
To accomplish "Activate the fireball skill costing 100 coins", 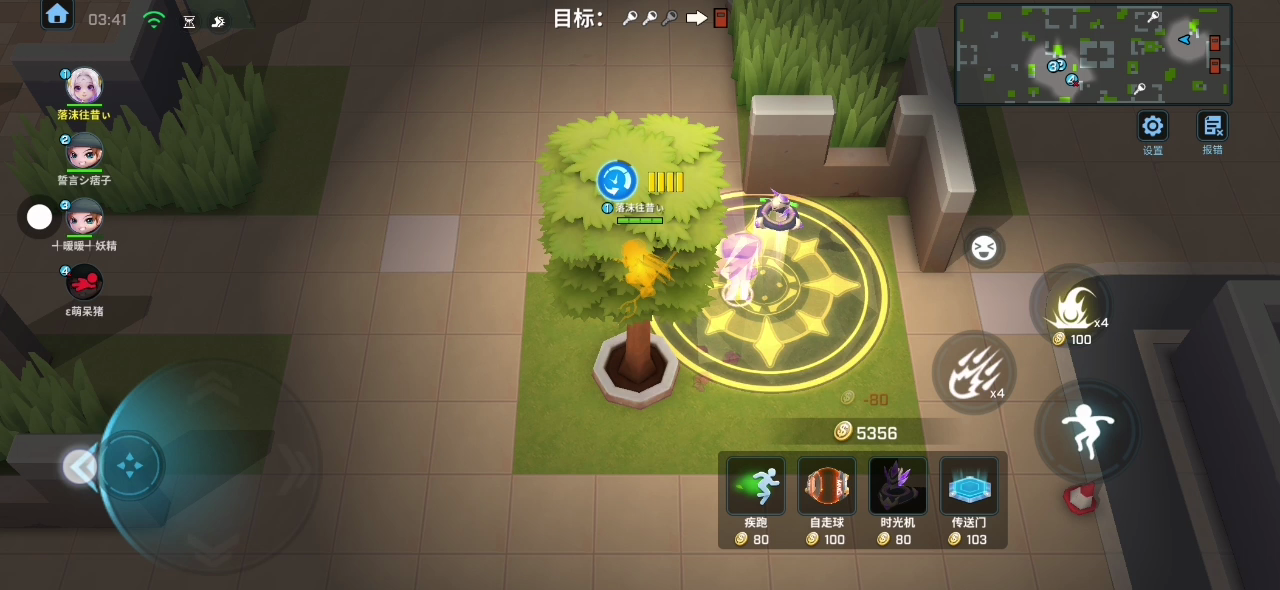I will (x=1070, y=306).
